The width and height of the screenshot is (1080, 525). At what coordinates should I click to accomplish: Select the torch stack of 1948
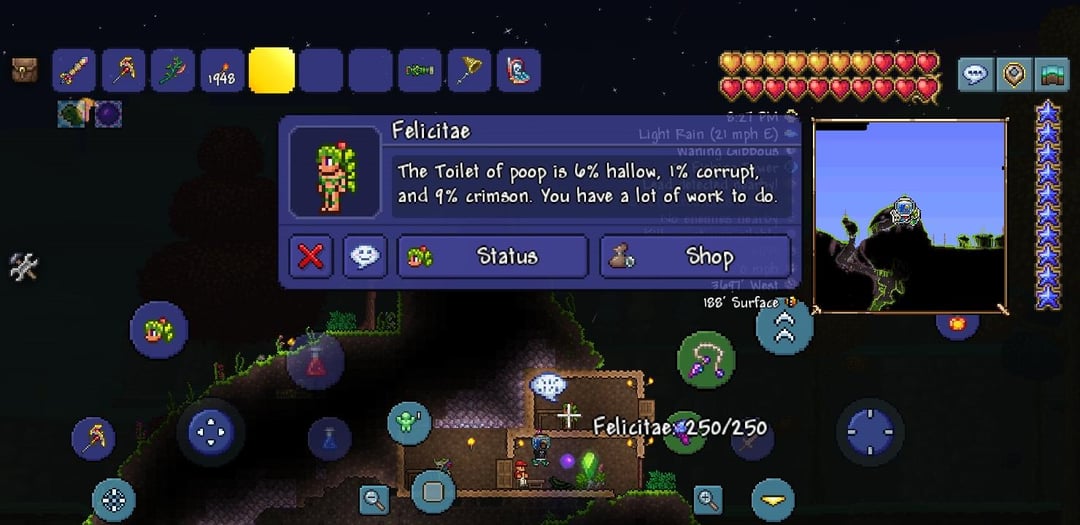[222, 71]
